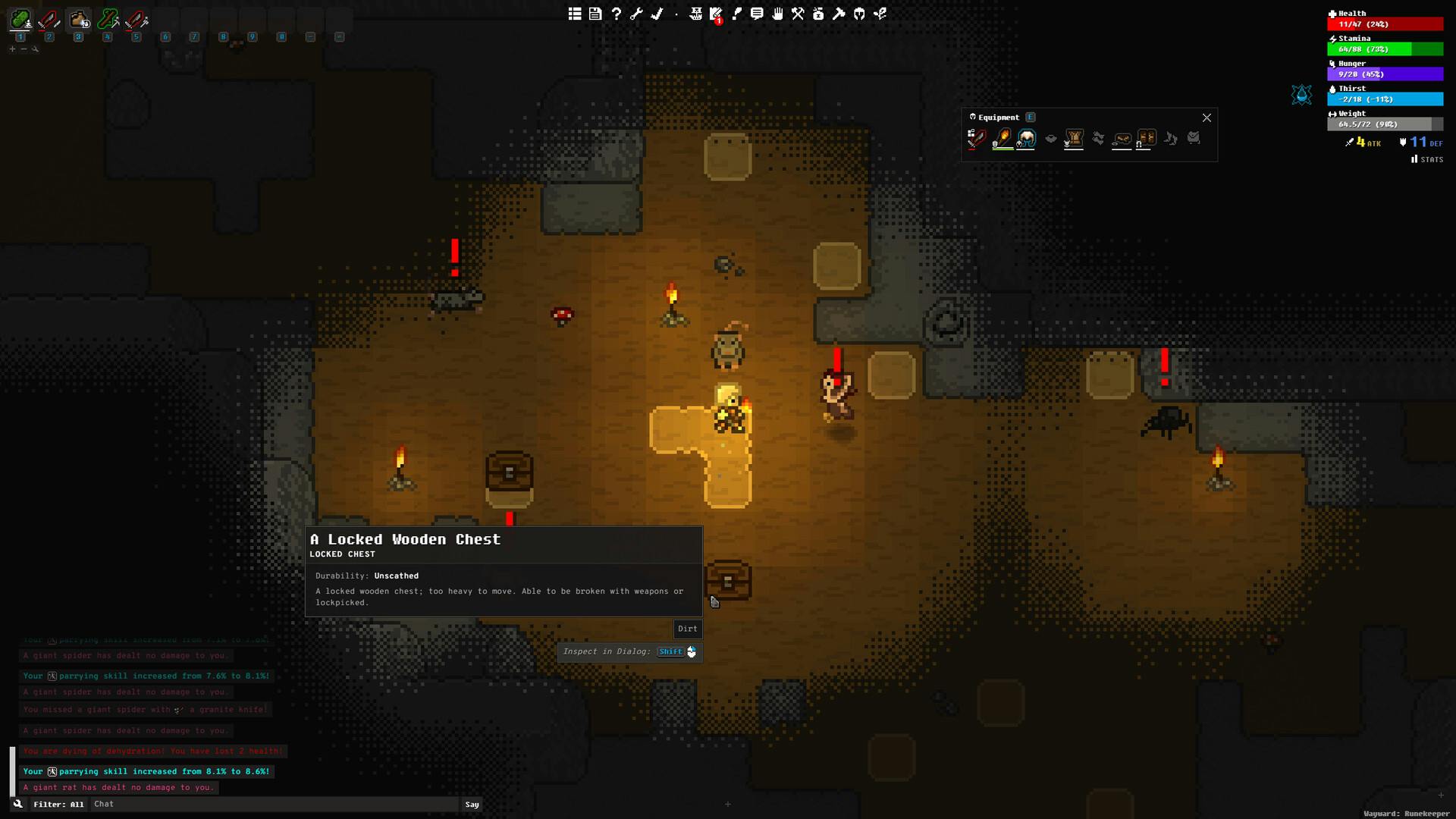Click the green Stamina bar
1456x819 pixels.
(1385, 49)
